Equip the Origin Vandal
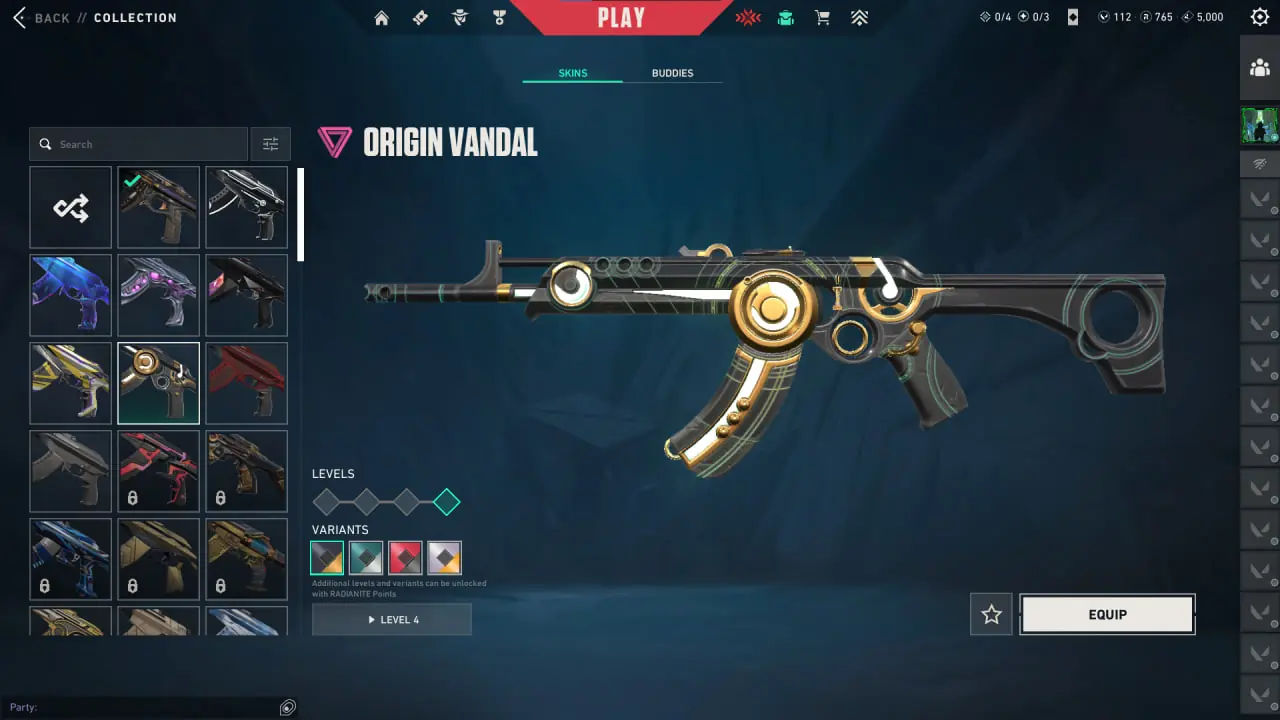The height and width of the screenshot is (720, 1280). 1106,614
